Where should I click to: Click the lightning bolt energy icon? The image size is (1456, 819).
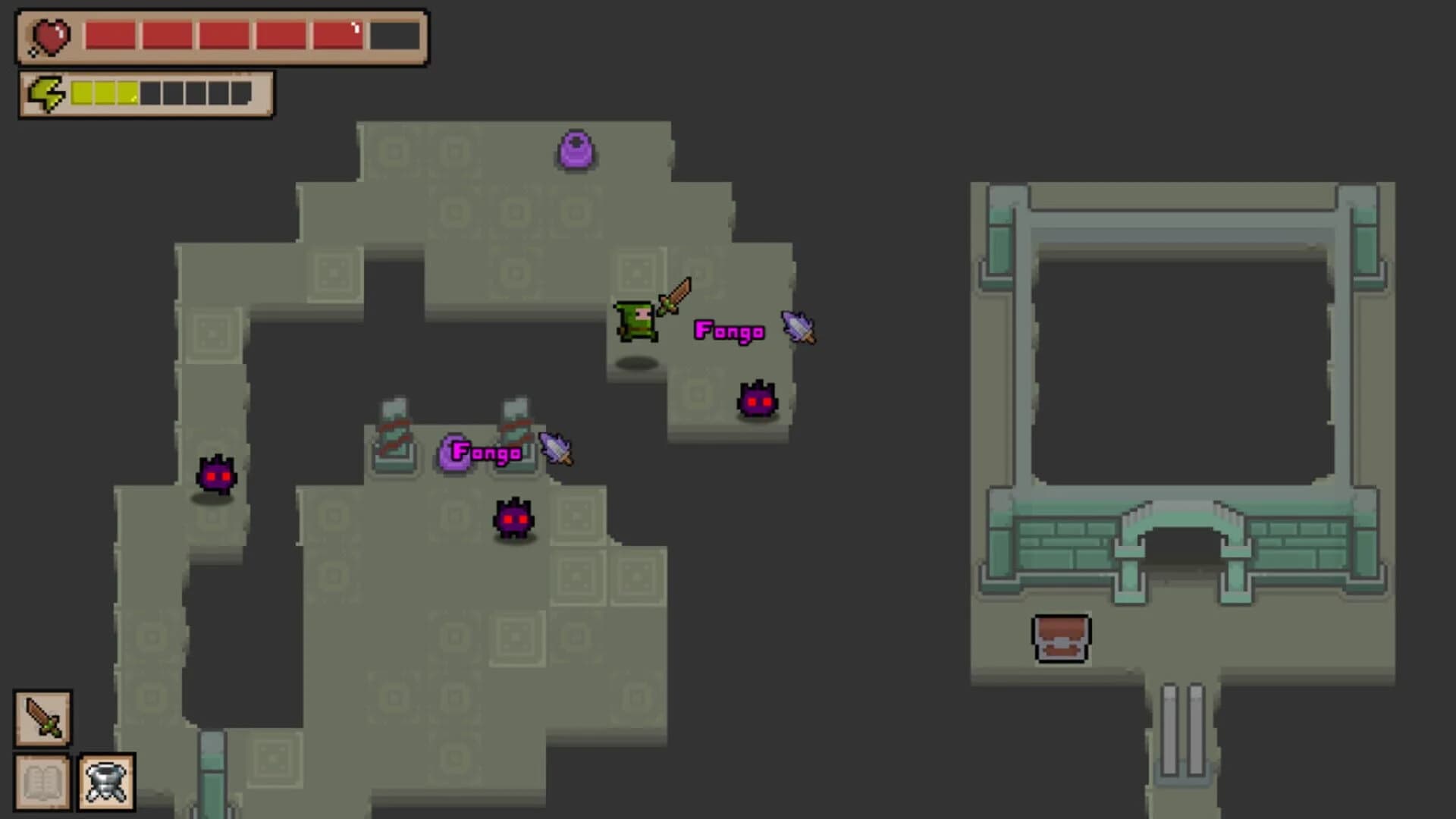pyautogui.click(x=47, y=94)
